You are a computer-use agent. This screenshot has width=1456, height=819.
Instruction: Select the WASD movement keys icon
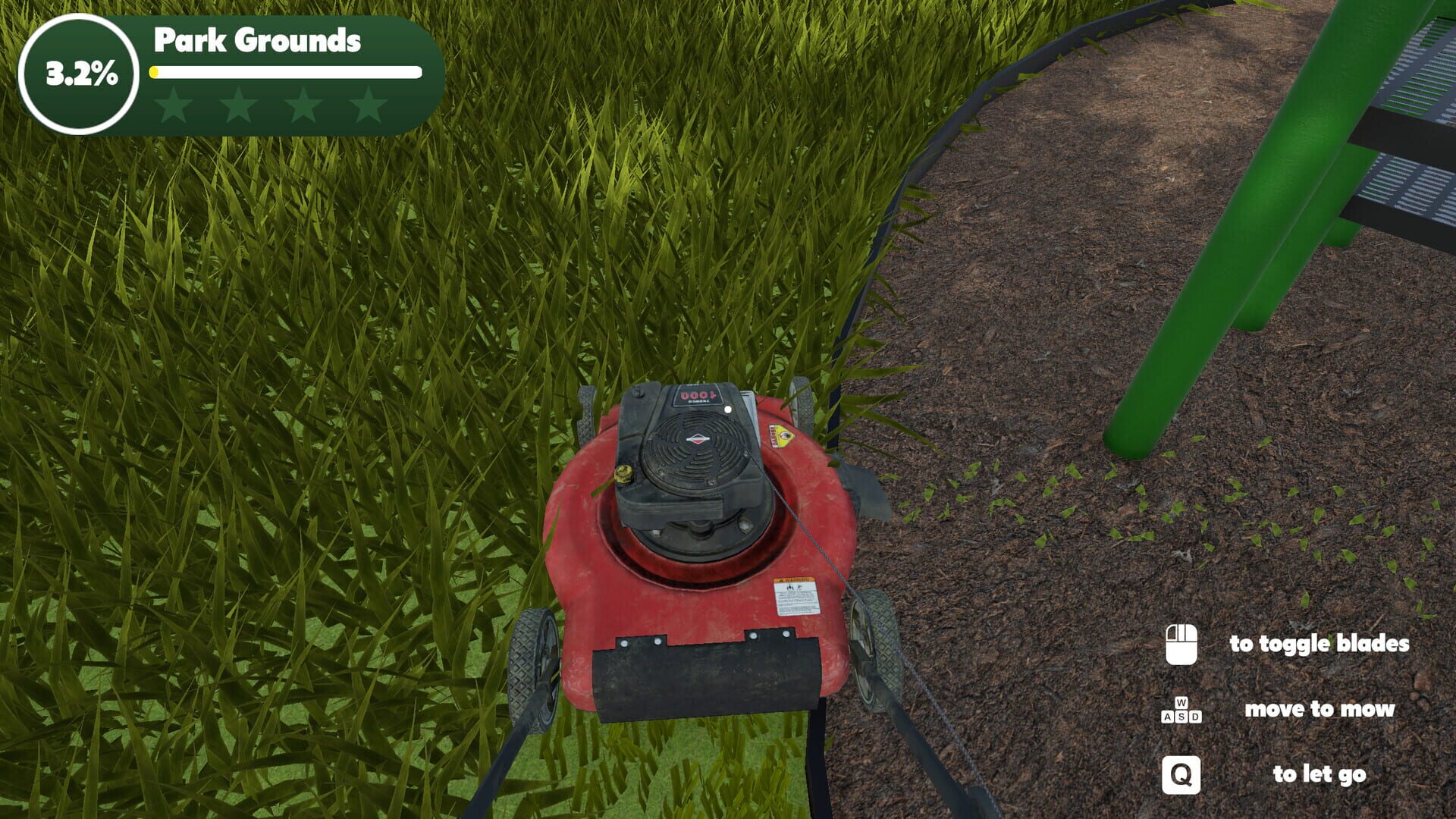pyautogui.click(x=1180, y=711)
